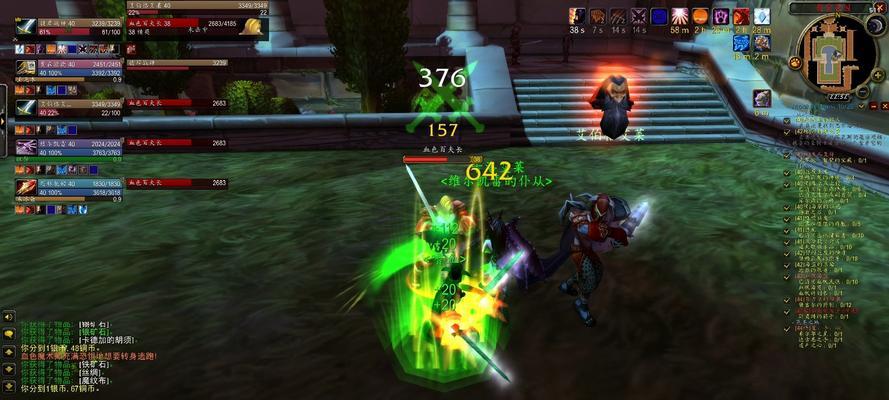Toggle the chat voice speaker button
Image resolution: width=889 pixels, height=400 pixels.
(x=8, y=317)
